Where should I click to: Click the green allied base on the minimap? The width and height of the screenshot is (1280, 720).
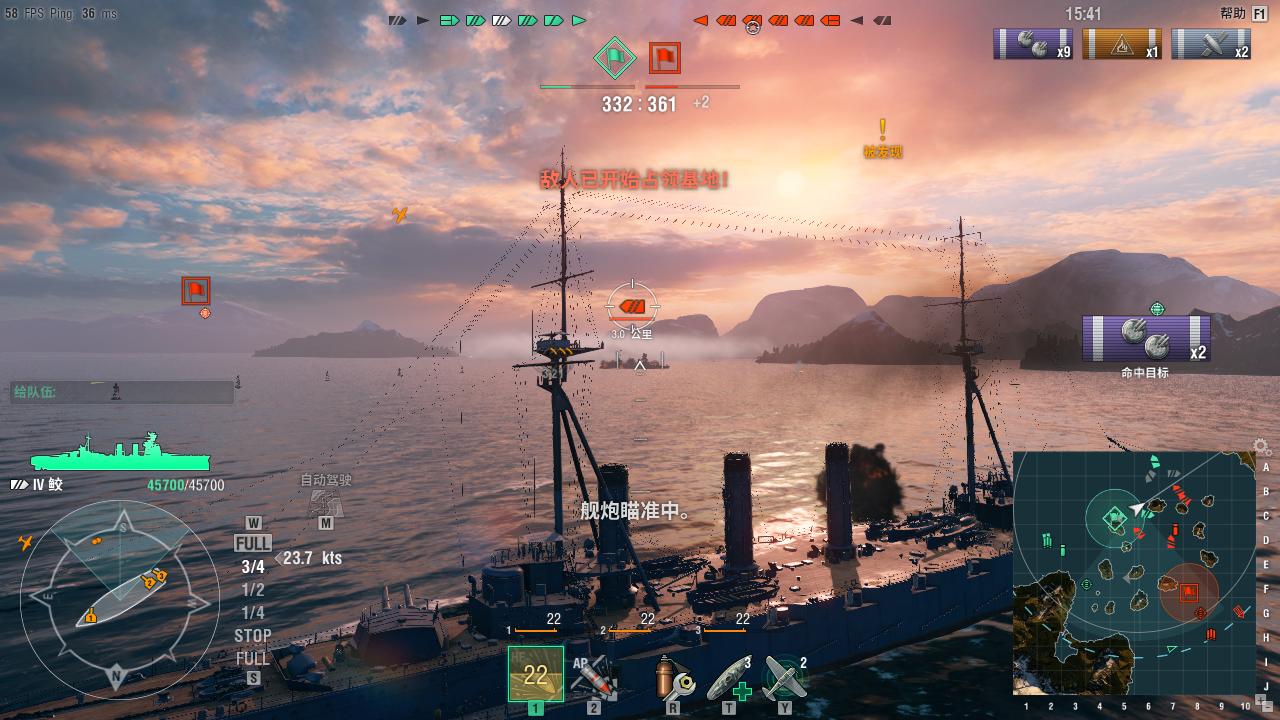[x=1114, y=518]
